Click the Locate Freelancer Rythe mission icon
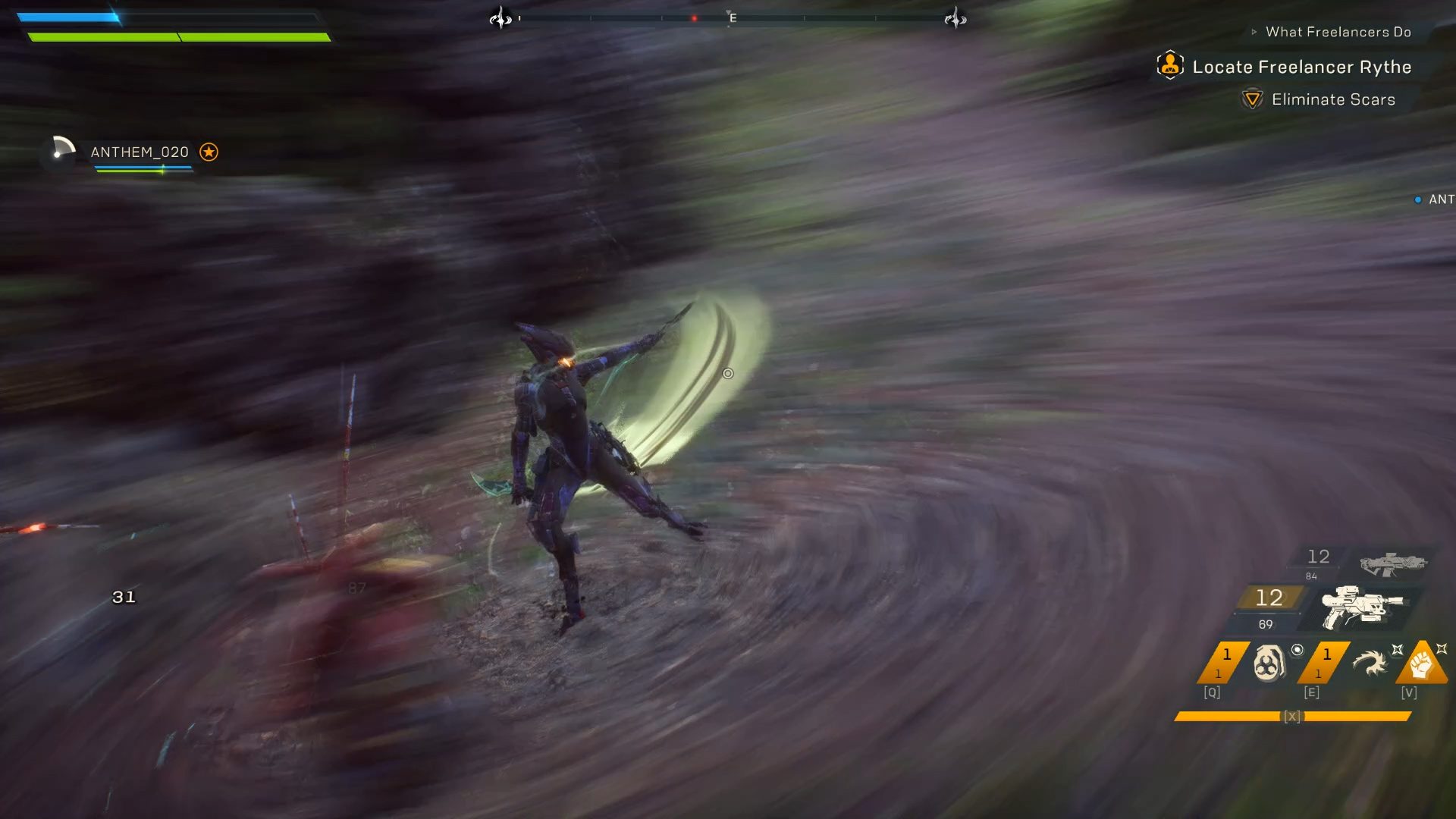Screen dimensions: 1456x819 tap(1169, 67)
